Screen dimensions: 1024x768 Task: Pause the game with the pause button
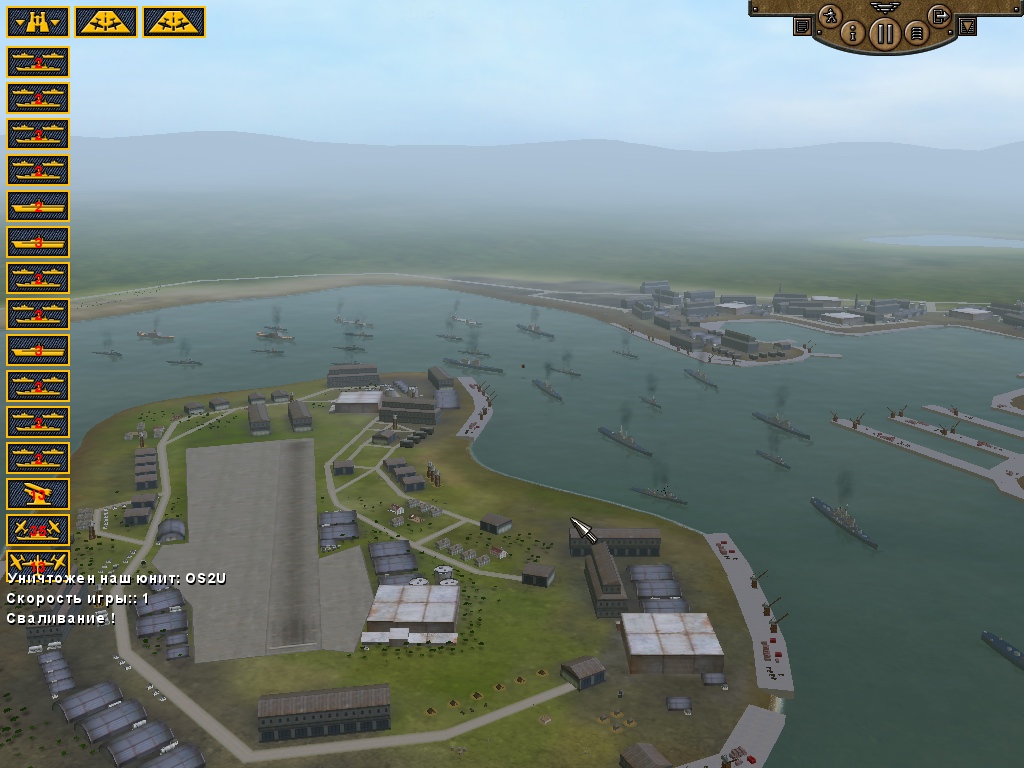pyautogui.click(x=884, y=34)
